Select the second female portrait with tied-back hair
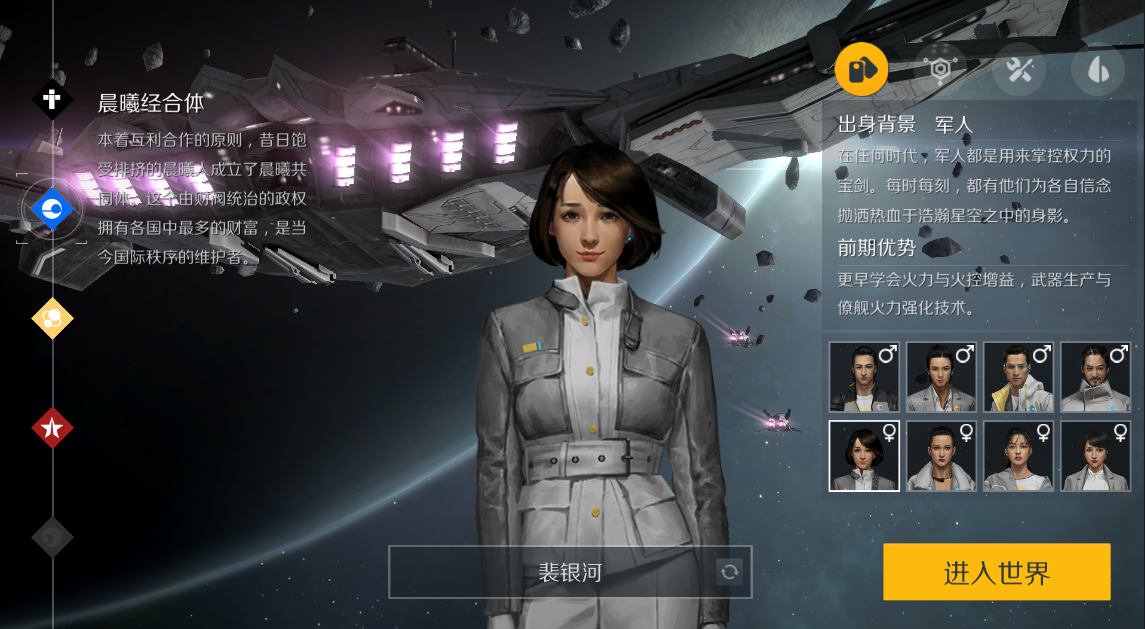This screenshot has height=629, width=1145. [x=941, y=456]
